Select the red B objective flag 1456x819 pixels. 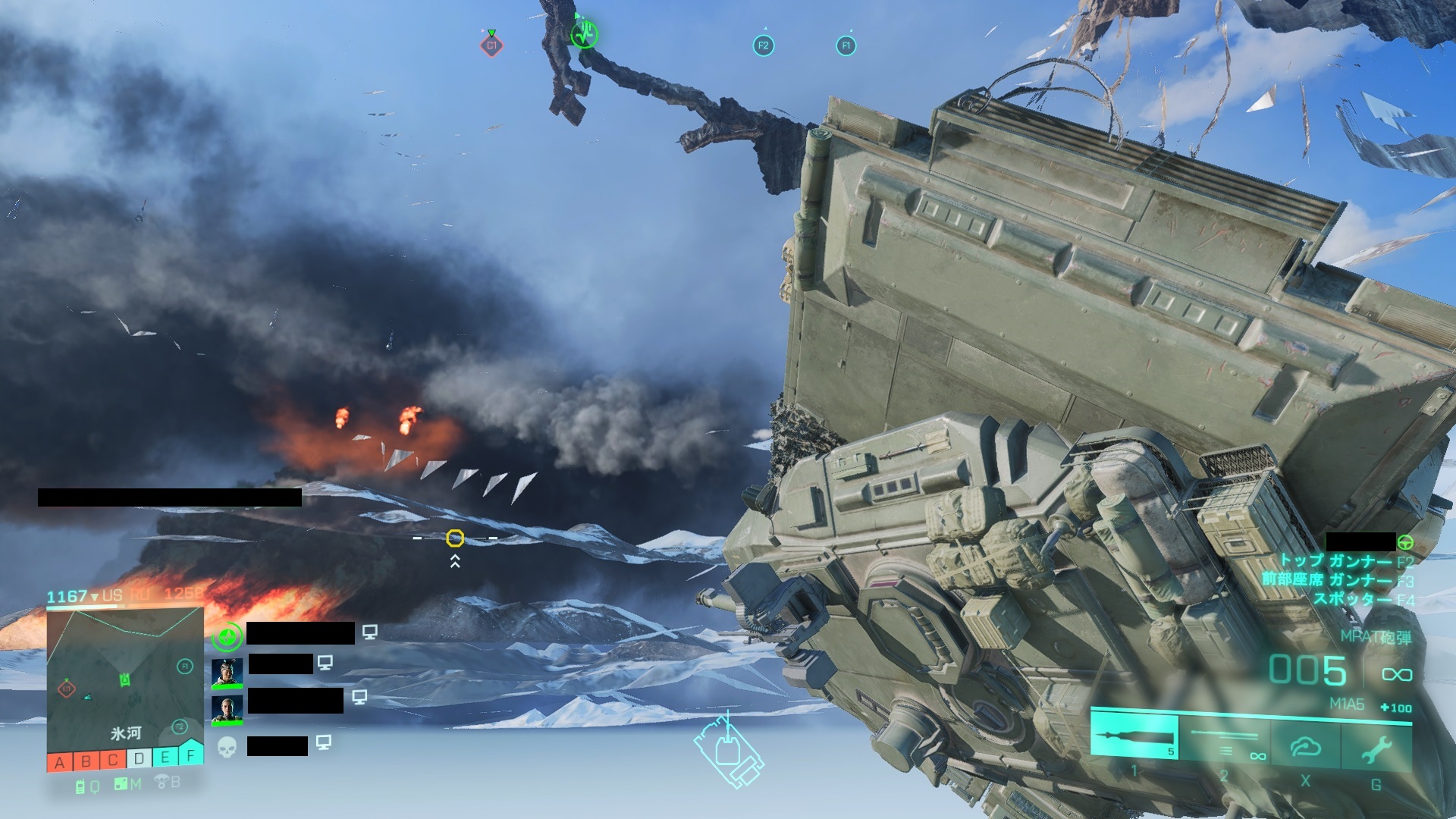click(x=86, y=761)
